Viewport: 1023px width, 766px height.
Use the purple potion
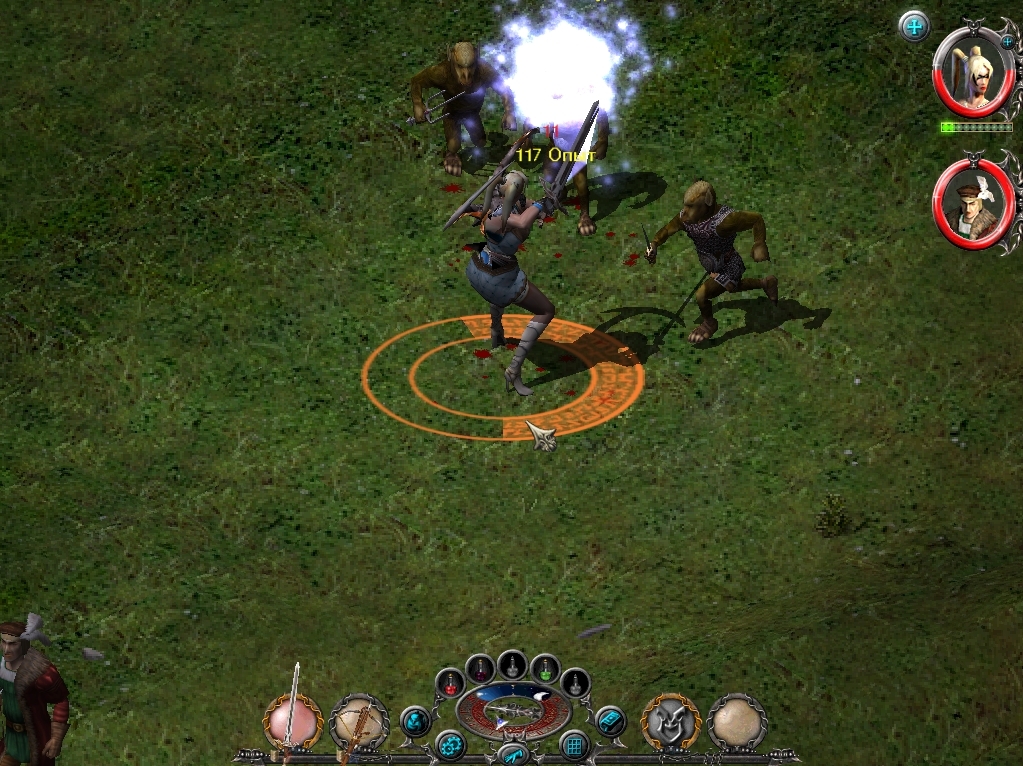click(x=481, y=667)
